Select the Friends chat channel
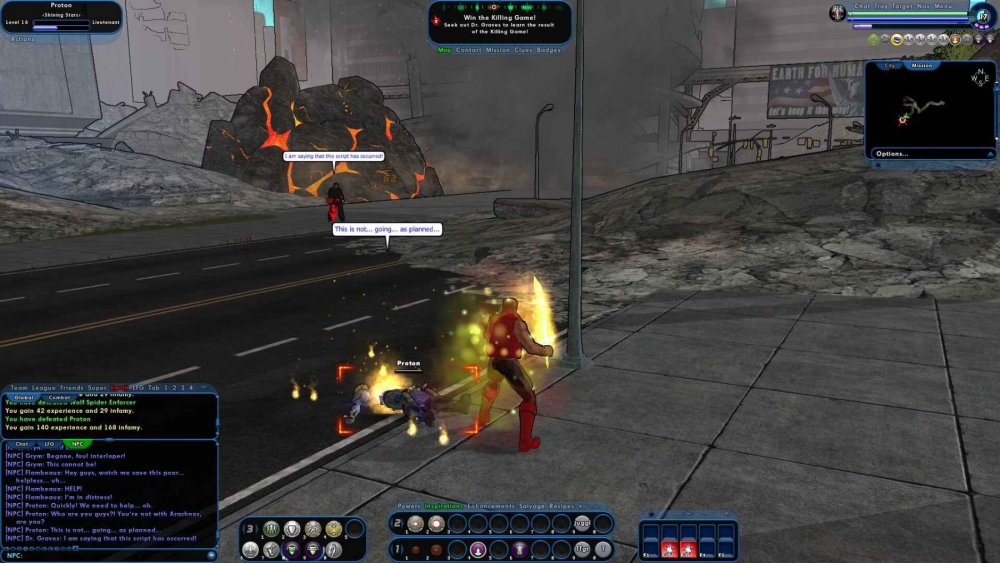Screen dimensions: 1000x563 pos(71,387)
